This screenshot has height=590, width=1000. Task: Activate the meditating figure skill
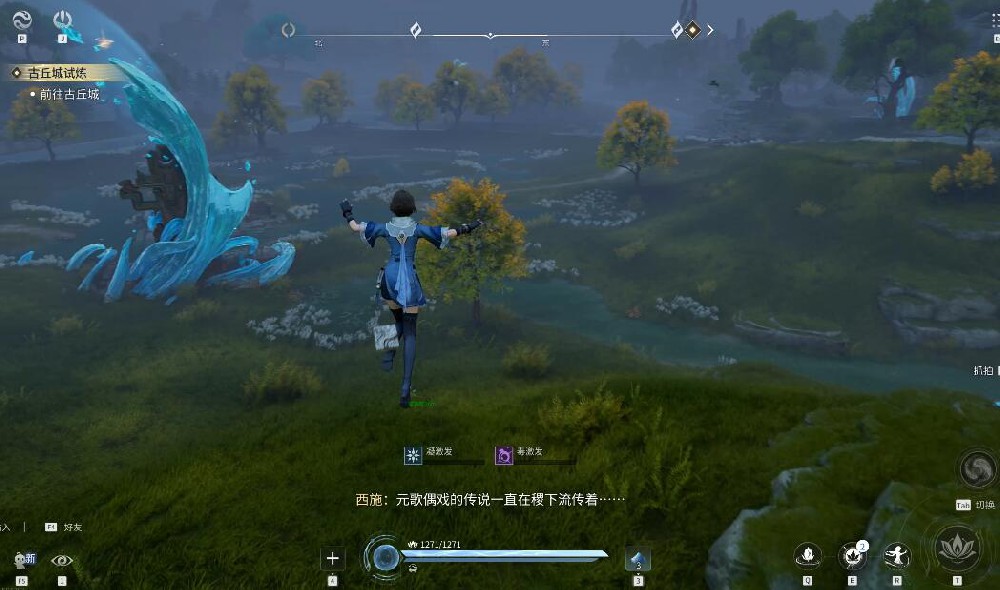[x=808, y=555]
